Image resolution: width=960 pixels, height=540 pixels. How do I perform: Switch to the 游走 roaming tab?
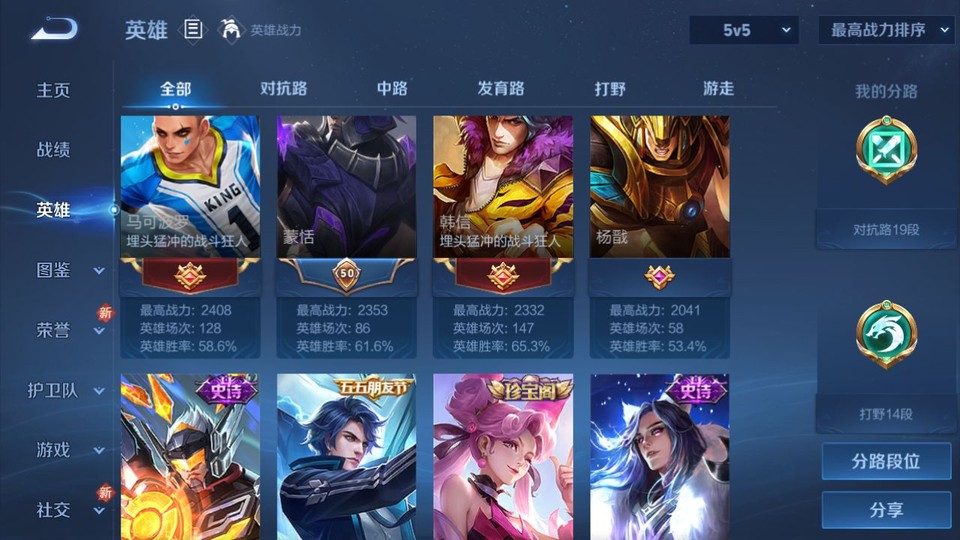[718, 88]
